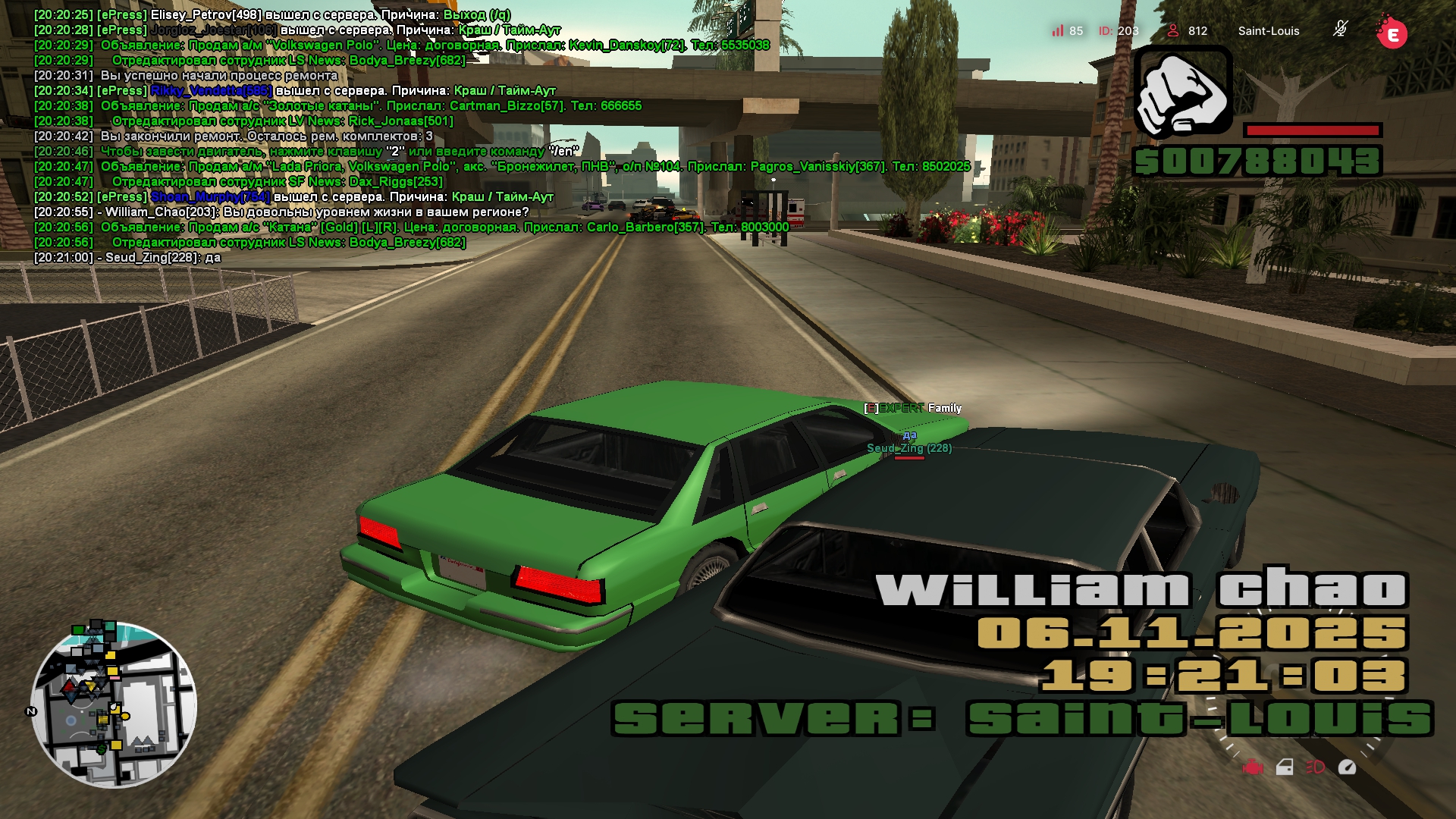Click the online players count icon
Viewport: 1456px width, 819px height.
(x=1173, y=30)
